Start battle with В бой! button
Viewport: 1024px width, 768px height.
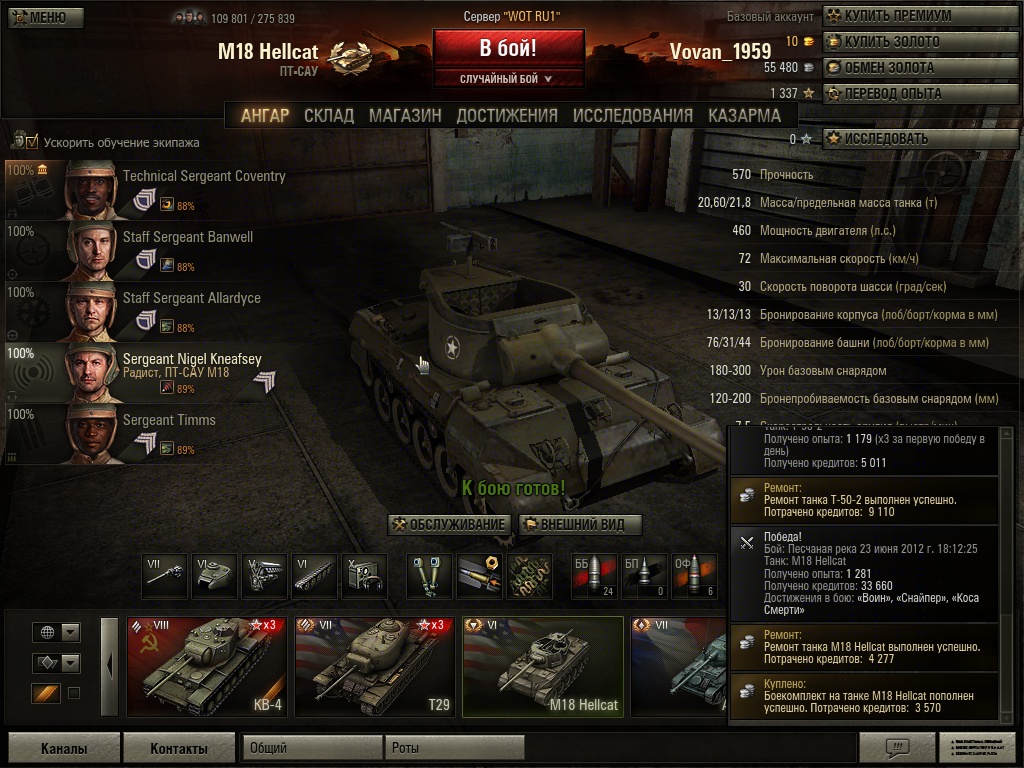(508, 48)
